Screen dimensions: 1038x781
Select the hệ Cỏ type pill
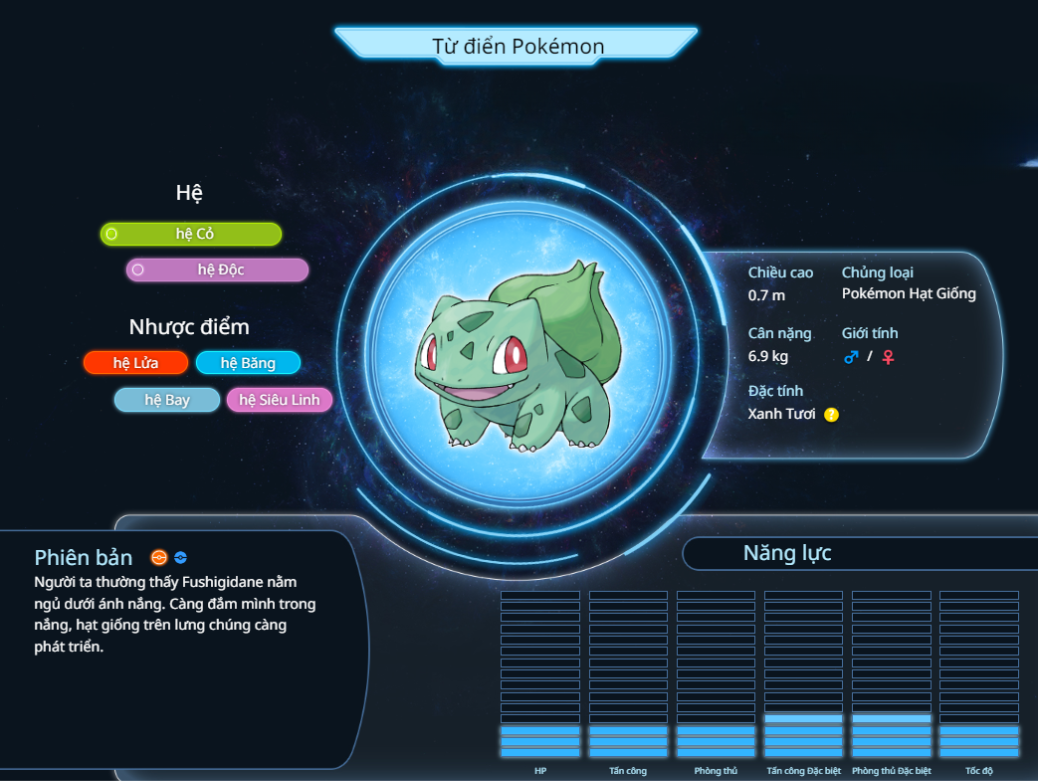(191, 234)
